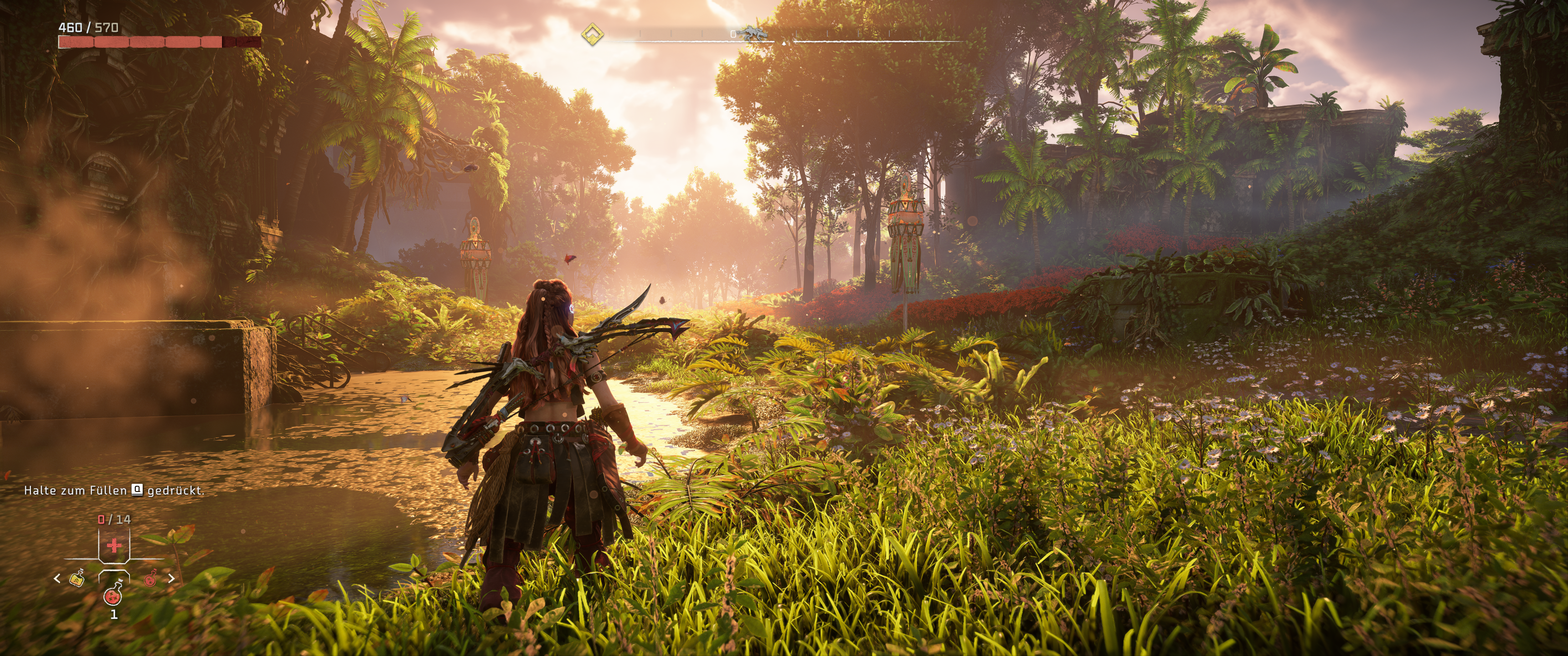
Task: Choose the yellow potion in tool selector
Action: coord(77,579)
